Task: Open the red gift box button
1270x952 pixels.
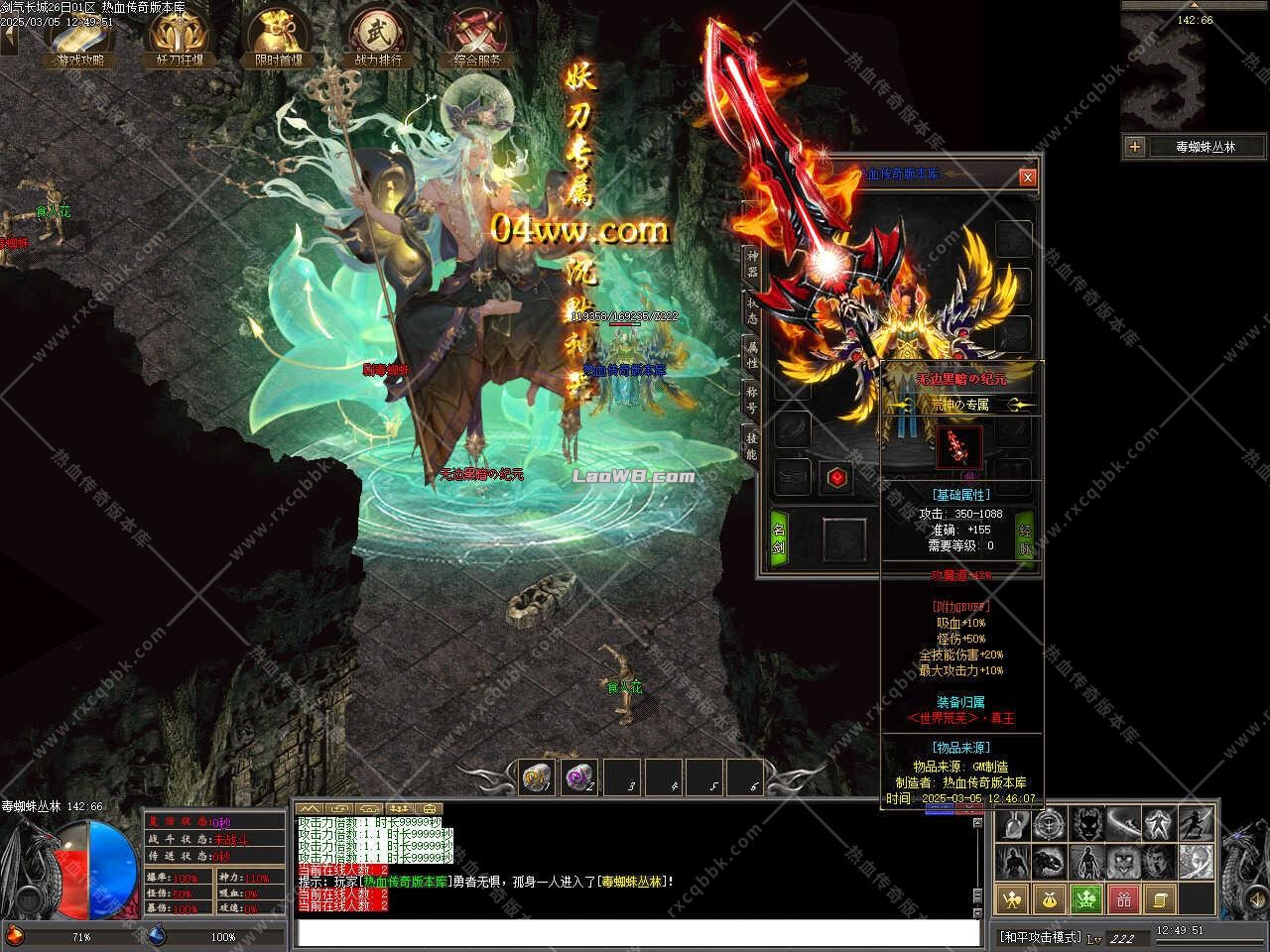Action: (1123, 899)
